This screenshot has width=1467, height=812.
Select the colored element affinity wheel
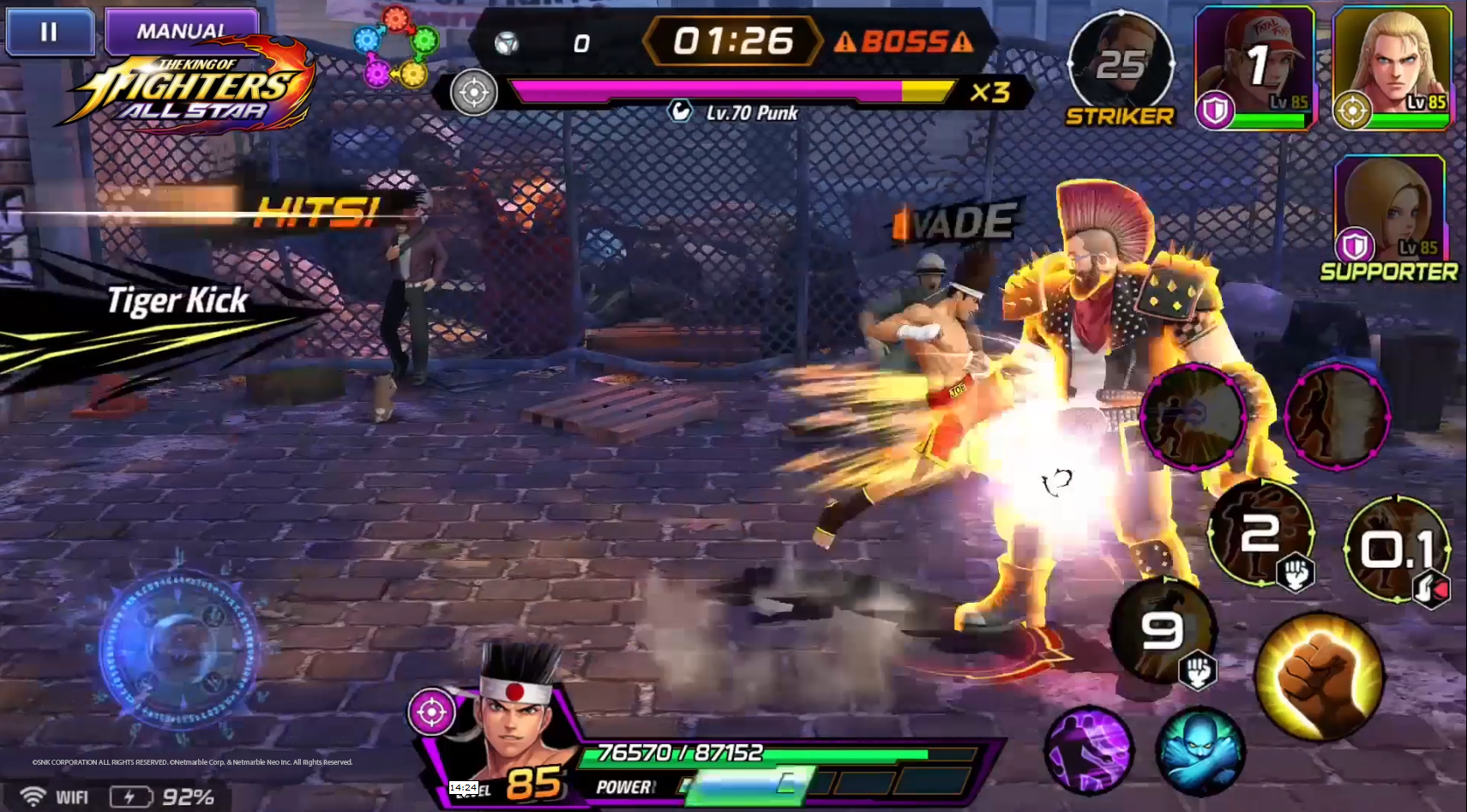pyautogui.click(x=396, y=47)
